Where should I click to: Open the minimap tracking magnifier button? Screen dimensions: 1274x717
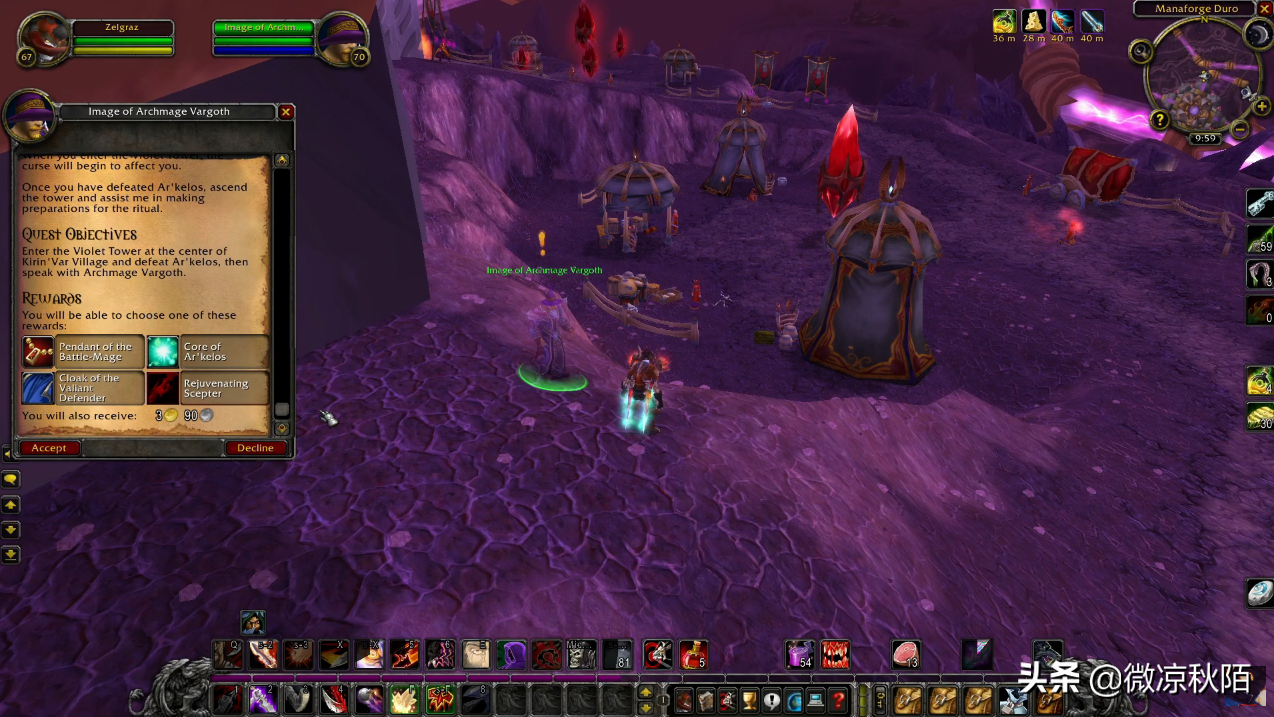(x=1141, y=51)
